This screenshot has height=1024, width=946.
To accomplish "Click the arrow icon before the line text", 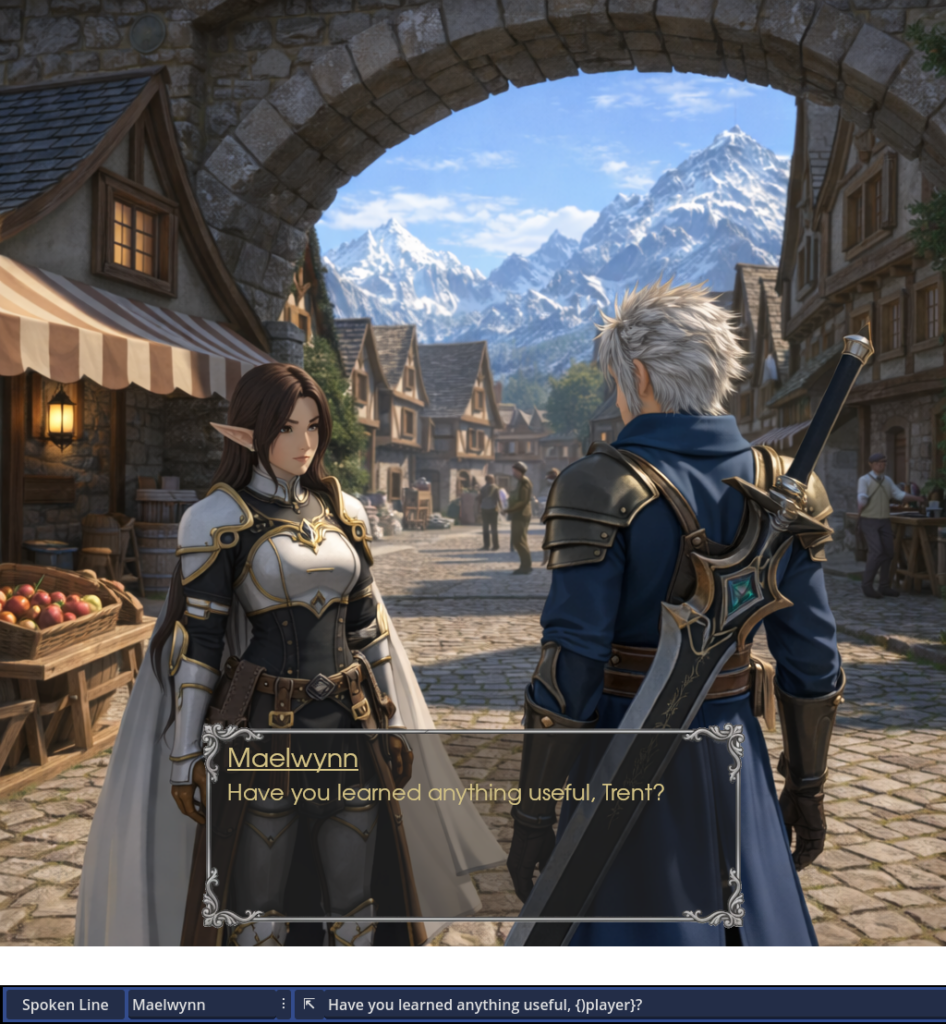I will [x=310, y=1004].
